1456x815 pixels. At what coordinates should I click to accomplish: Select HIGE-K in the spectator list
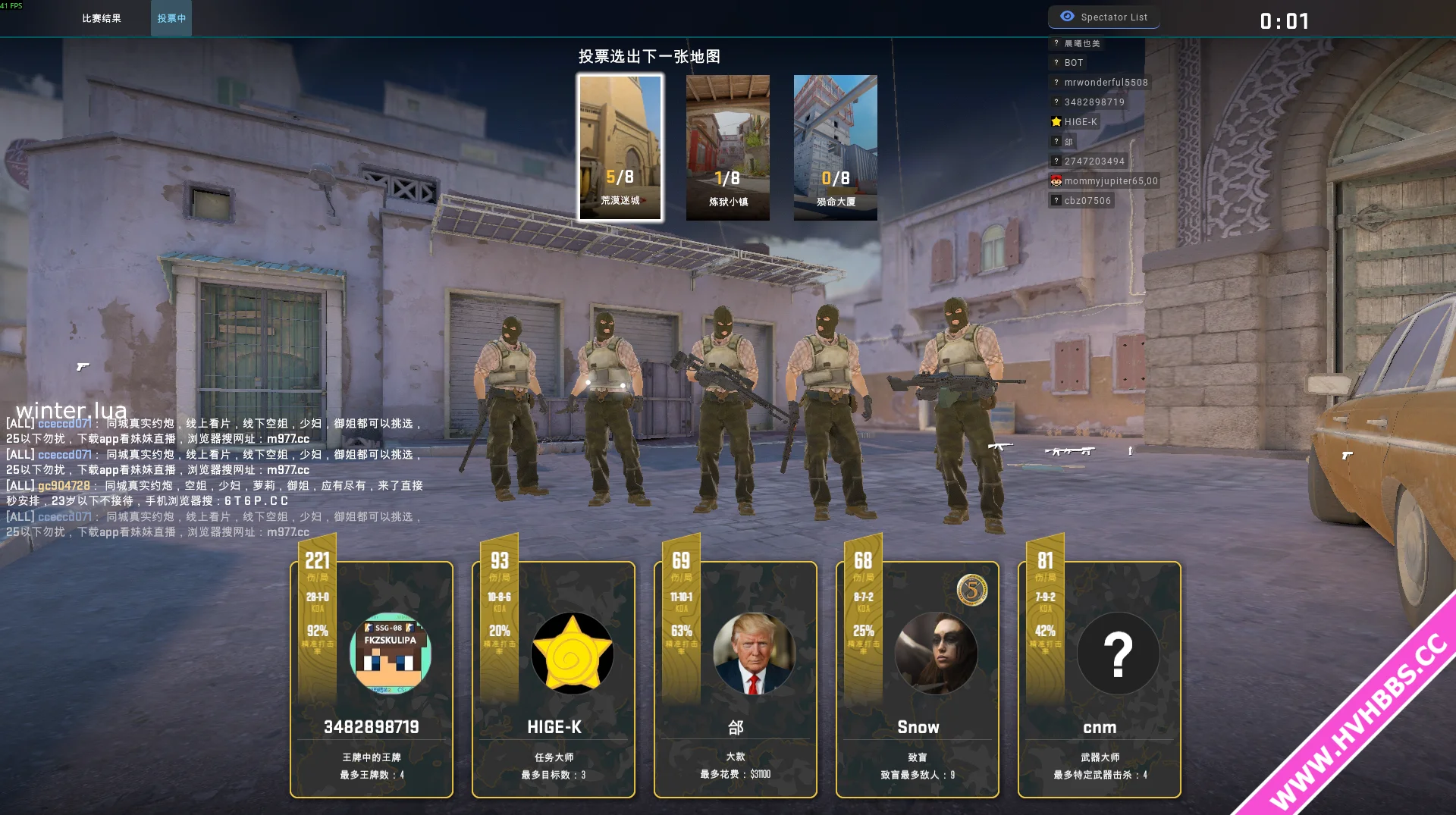click(1080, 122)
